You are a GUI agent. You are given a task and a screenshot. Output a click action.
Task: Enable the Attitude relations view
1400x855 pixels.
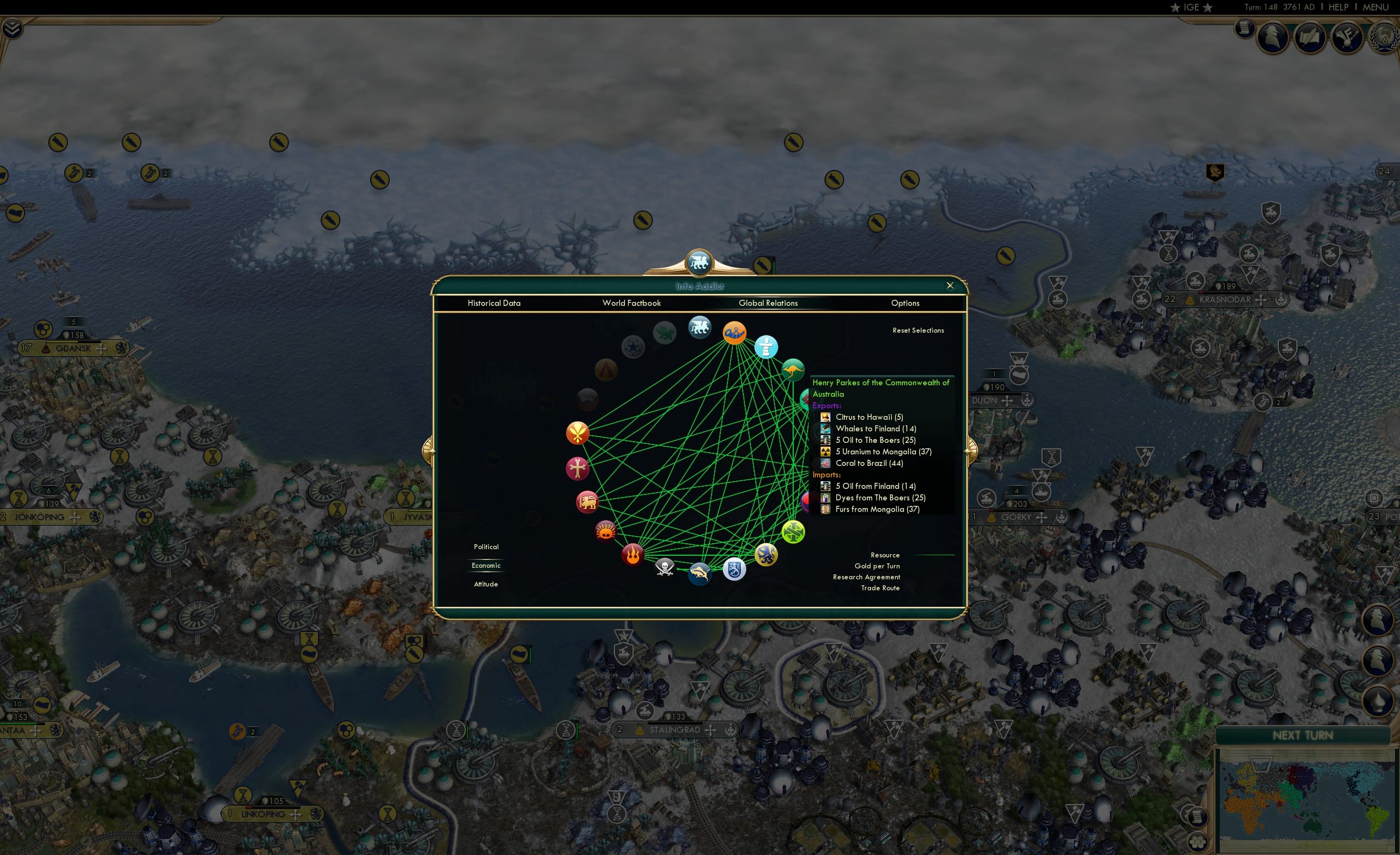coord(486,584)
